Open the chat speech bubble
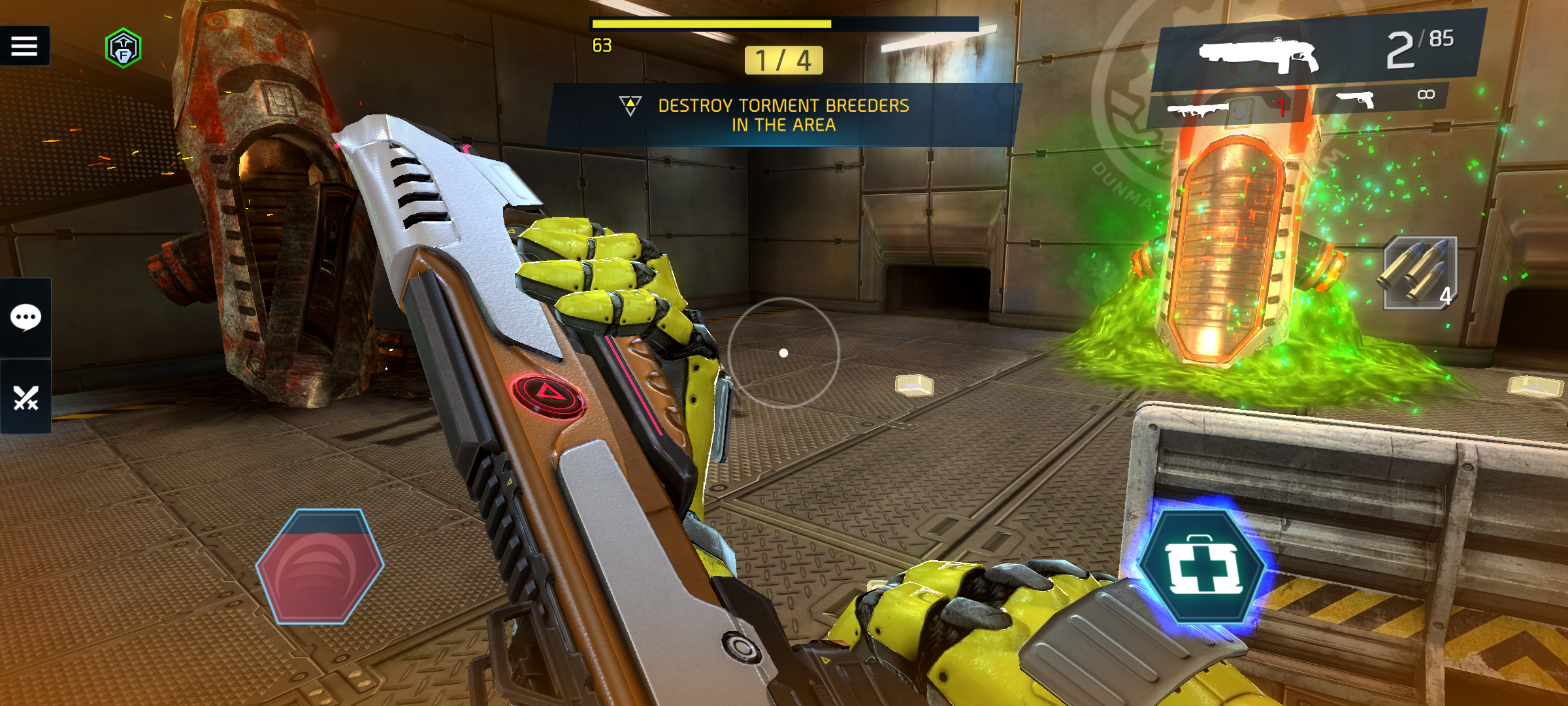The width and height of the screenshot is (1568, 706). coord(25,318)
